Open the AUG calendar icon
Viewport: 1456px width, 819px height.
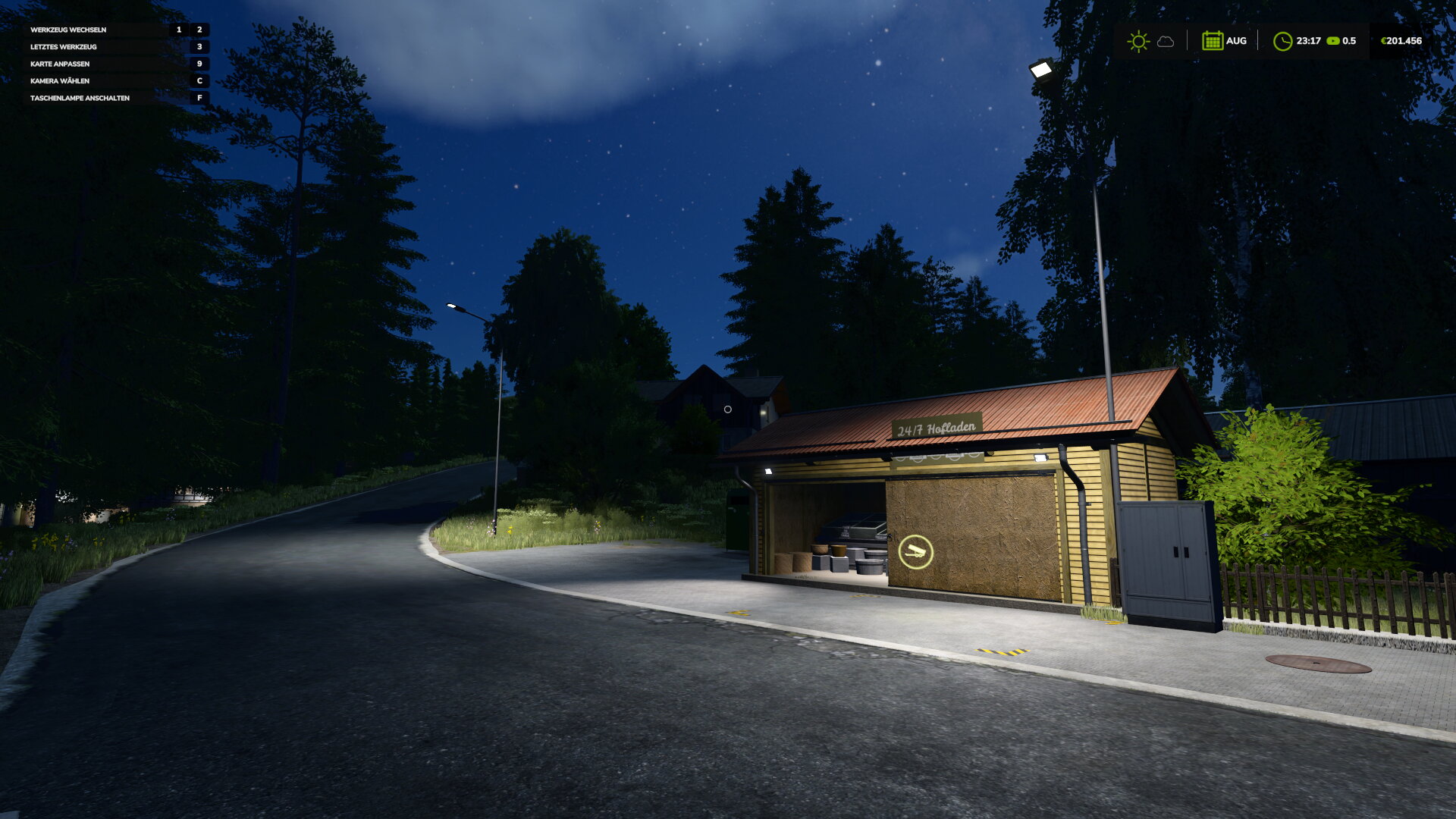(1212, 41)
